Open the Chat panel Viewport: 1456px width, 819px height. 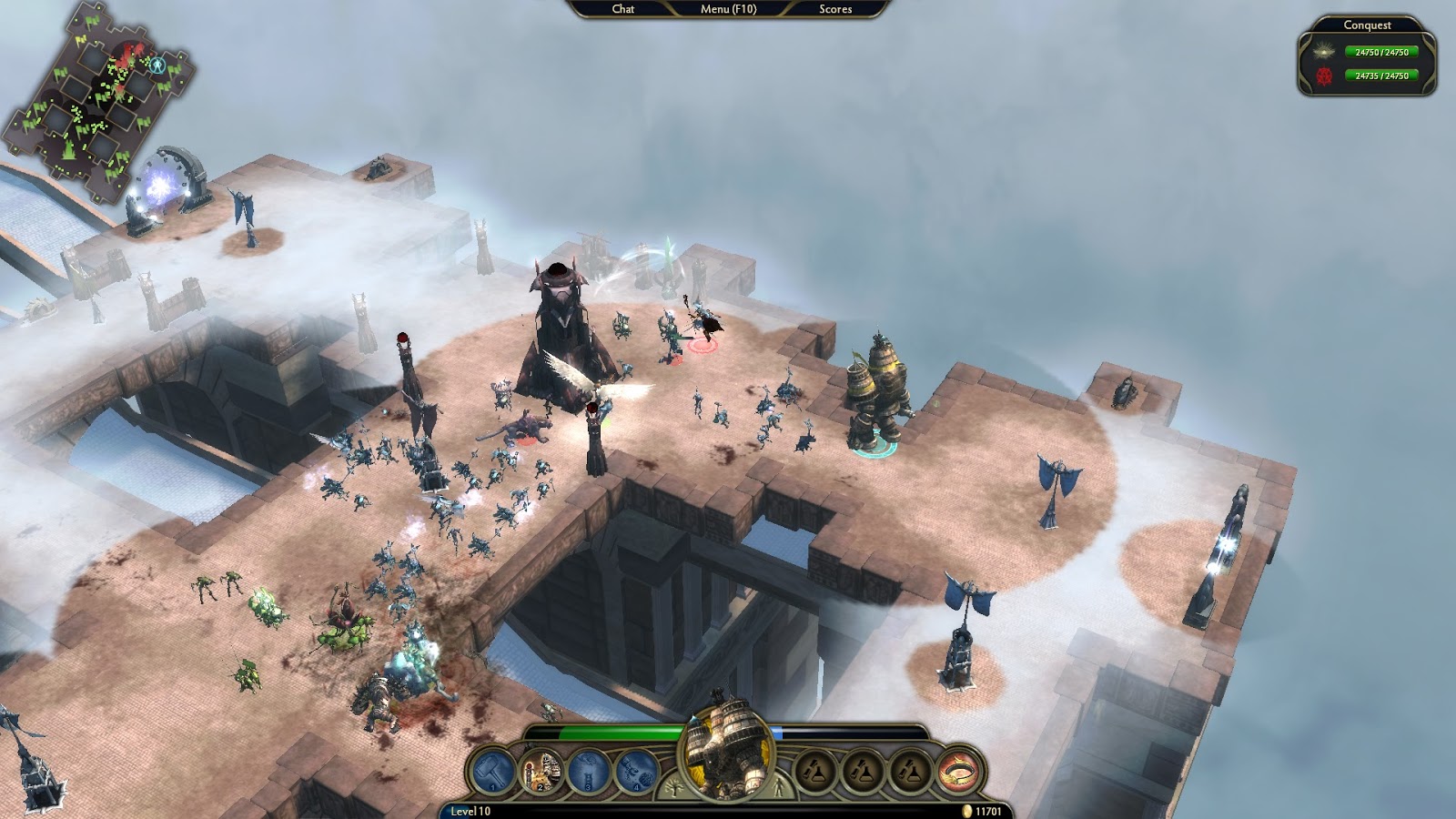click(622, 9)
